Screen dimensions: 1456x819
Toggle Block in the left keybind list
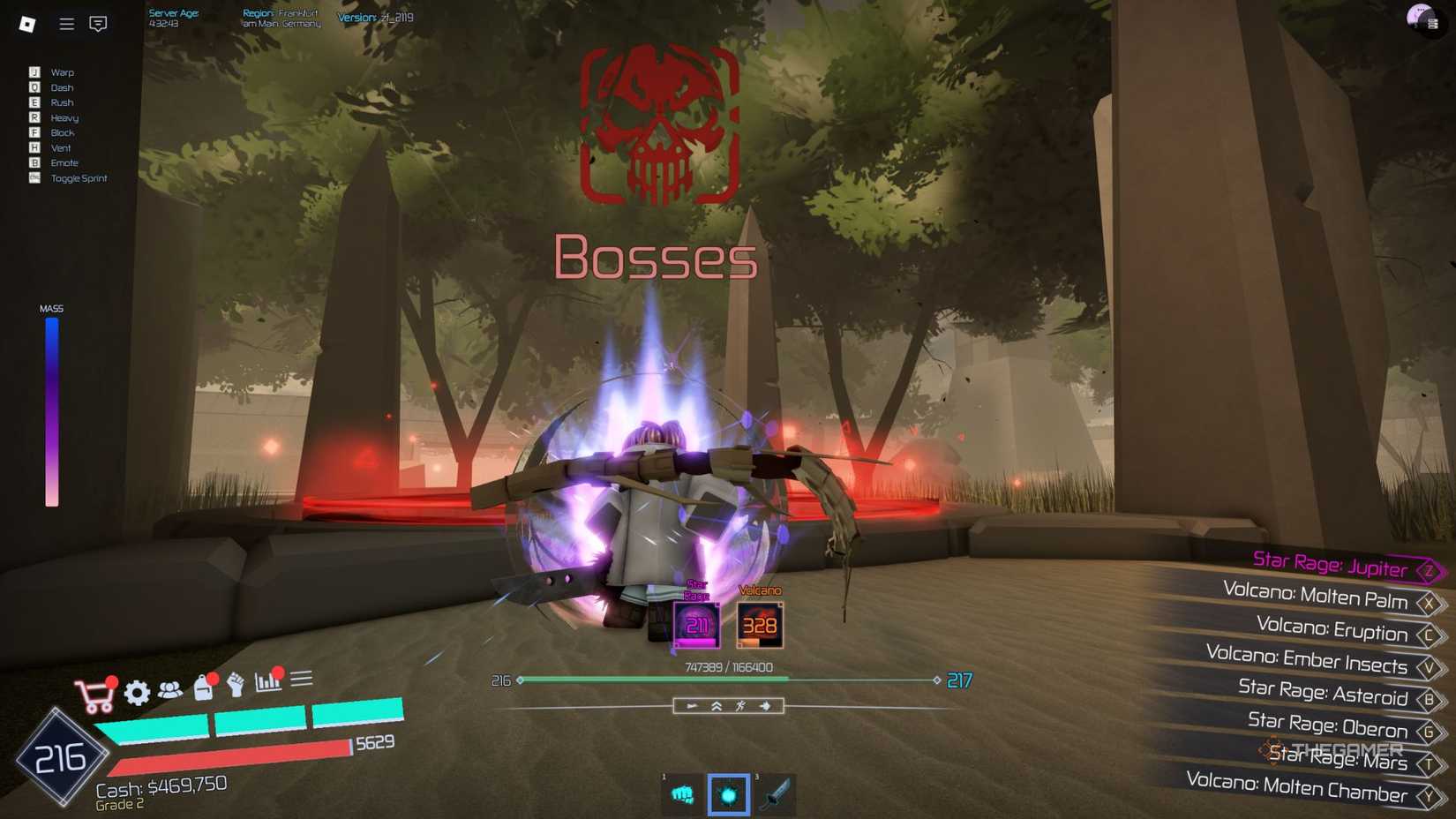(x=62, y=132)
